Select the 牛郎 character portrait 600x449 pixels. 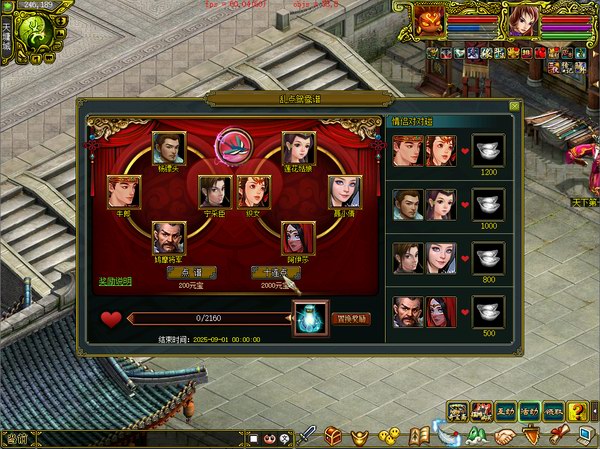(123, 191)
